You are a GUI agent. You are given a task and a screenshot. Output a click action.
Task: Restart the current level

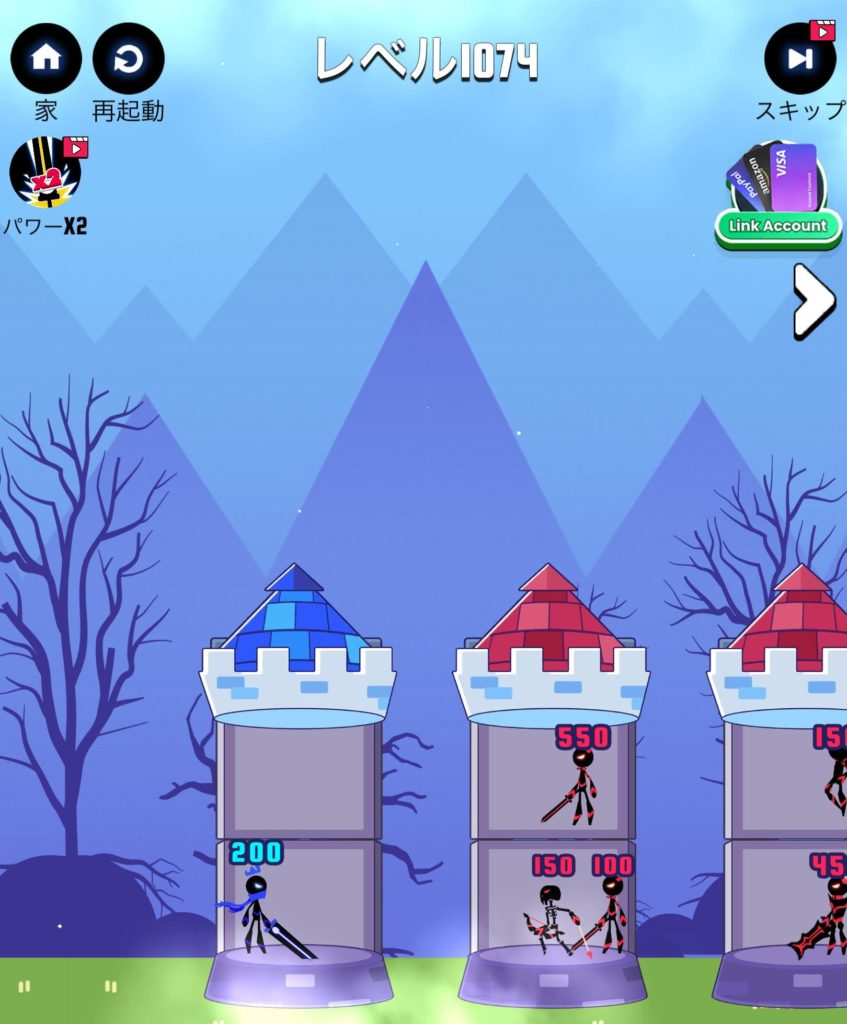pos(128,59)
